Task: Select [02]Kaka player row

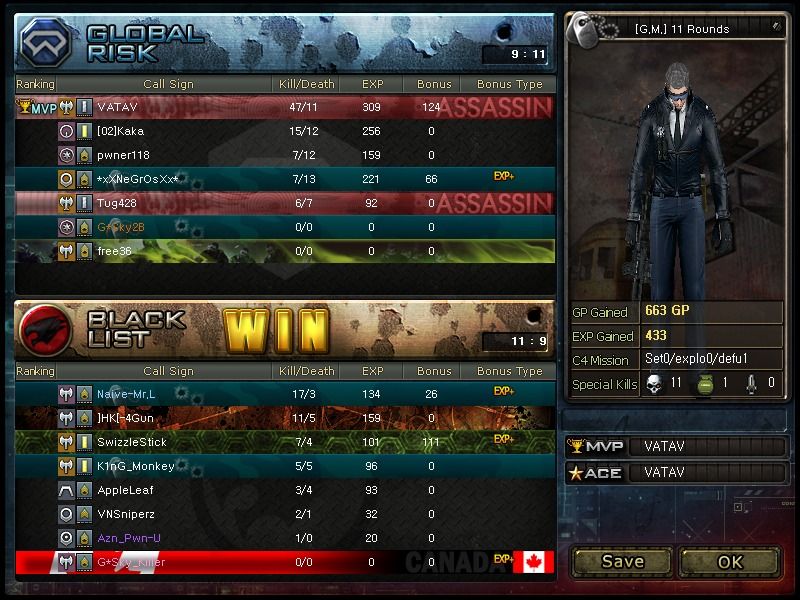Action: (x=285, y=130)
